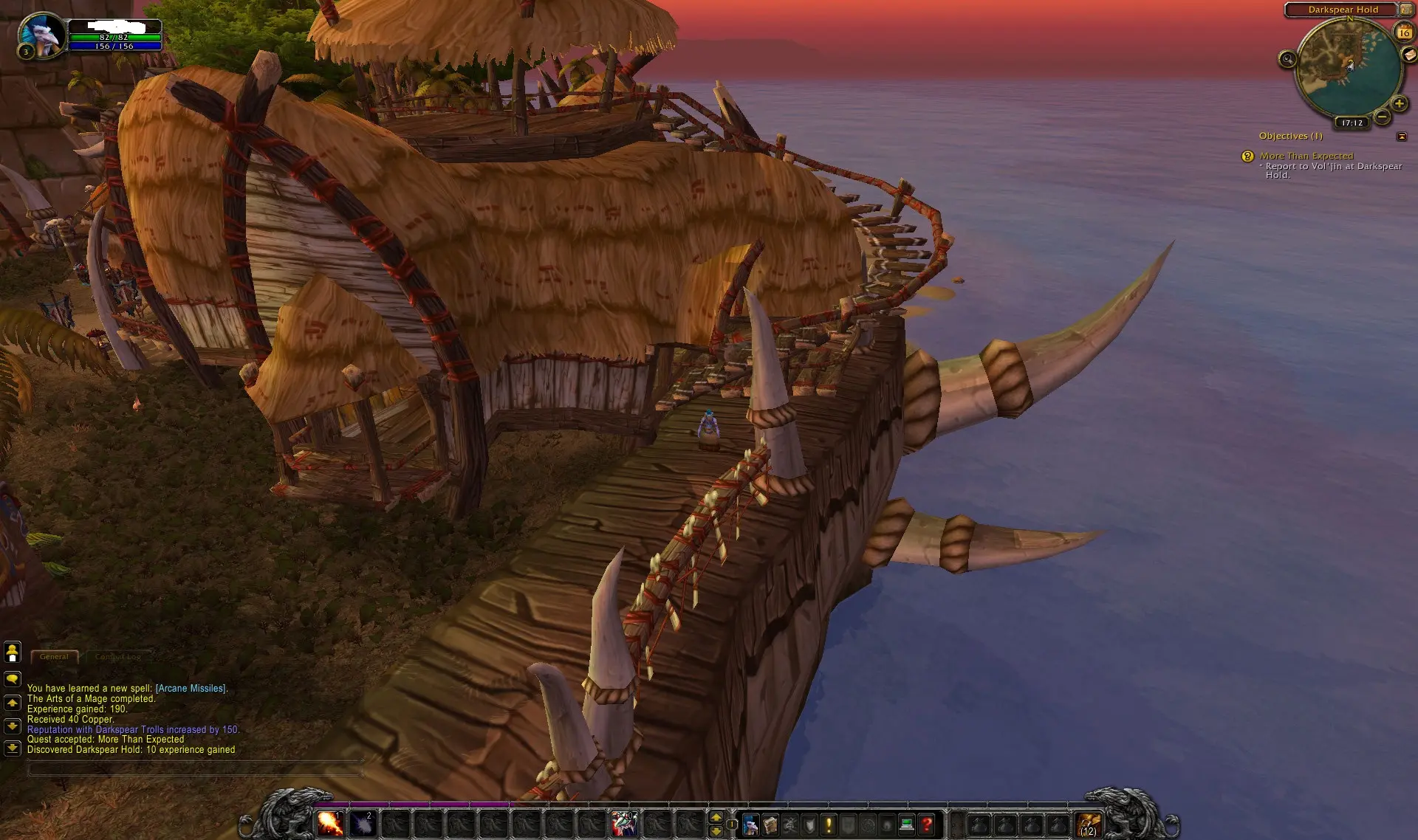The width and height of the screenshot is (1418, 840).
Task: Switch to the Combat Log chat tab
Action: (118, 656)
